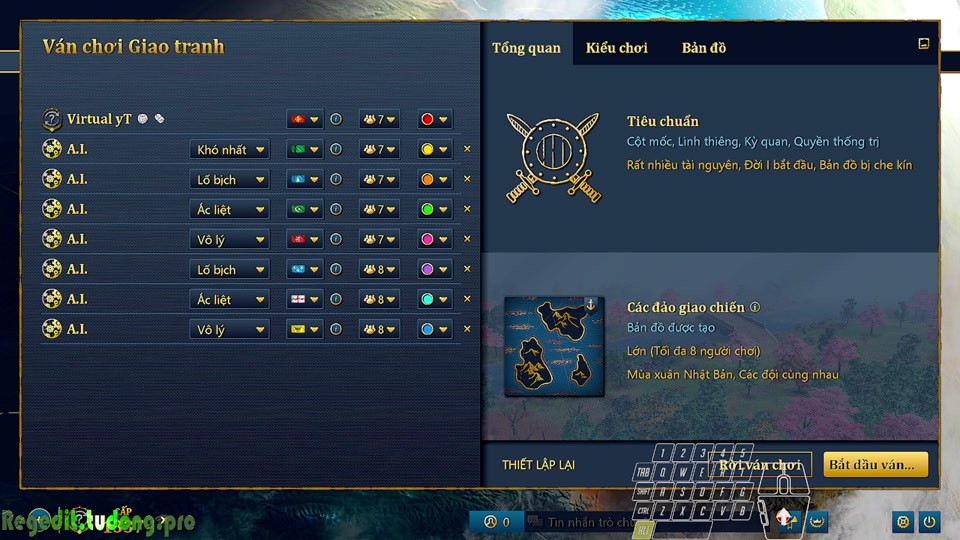Open Virtual yT's civilization flag dropdown
Image resolution: width=960 pixels, height=540 pixels.
pos(304,120)
